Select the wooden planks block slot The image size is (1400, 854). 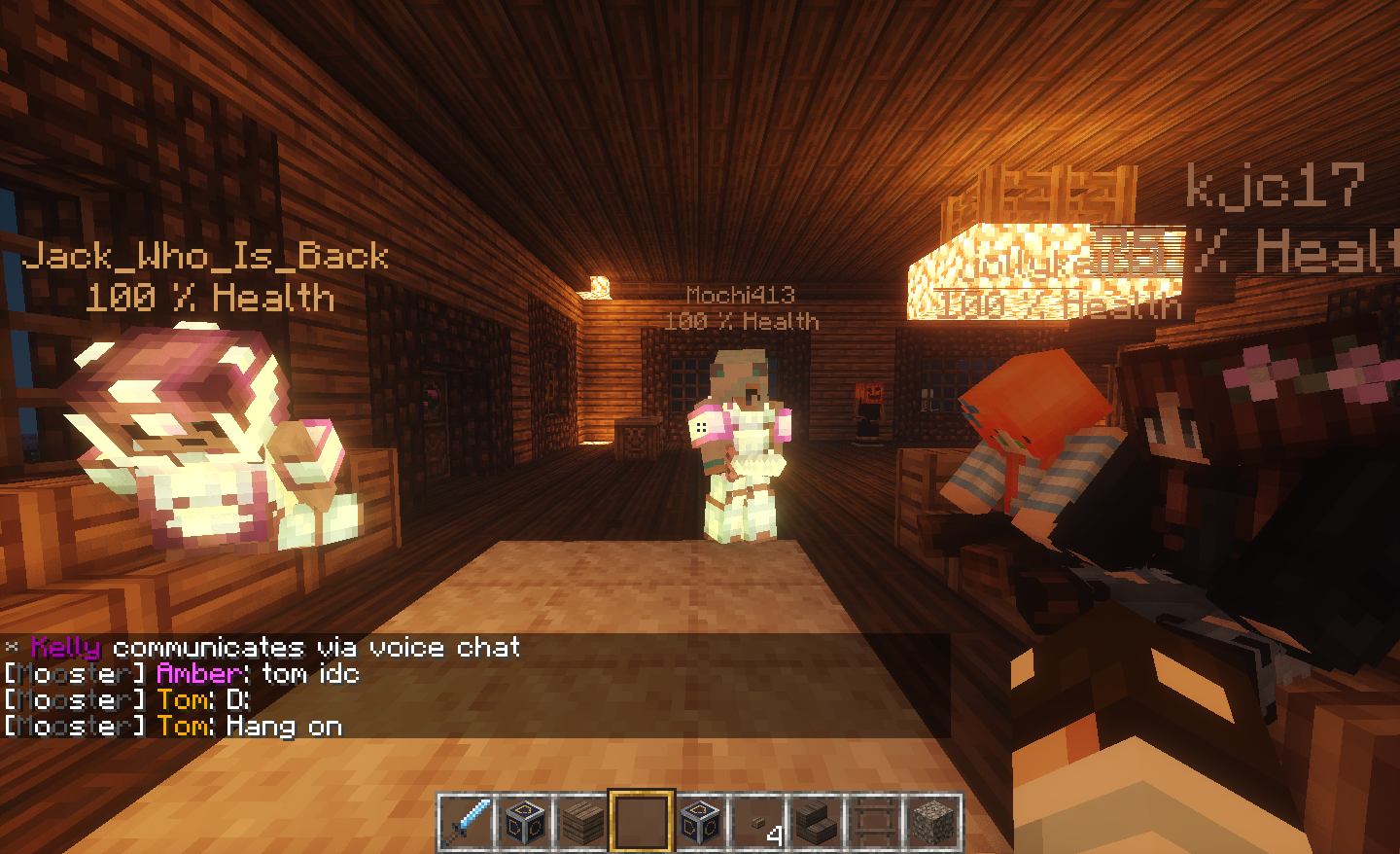coord(583,822)
